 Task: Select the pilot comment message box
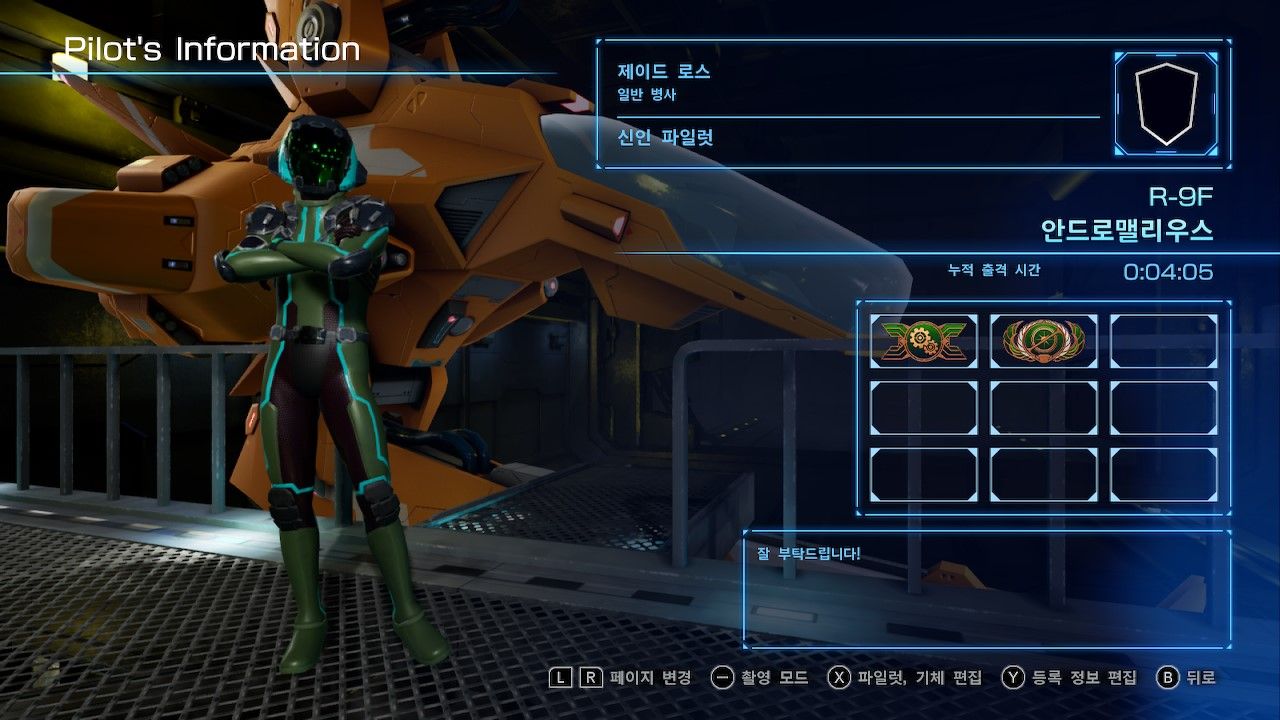coord(987,590)
